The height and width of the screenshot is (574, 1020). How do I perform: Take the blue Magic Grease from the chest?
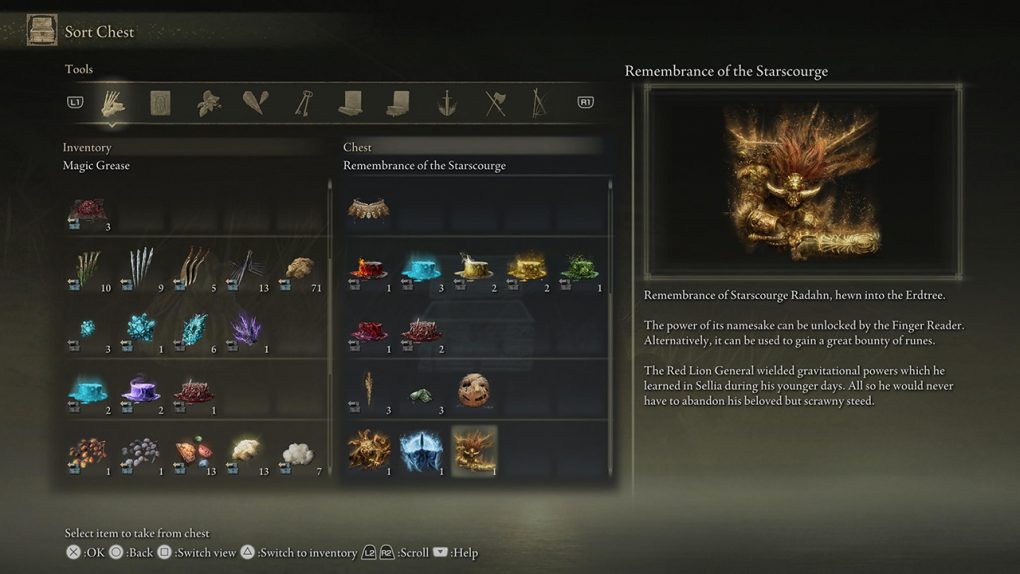421,268
